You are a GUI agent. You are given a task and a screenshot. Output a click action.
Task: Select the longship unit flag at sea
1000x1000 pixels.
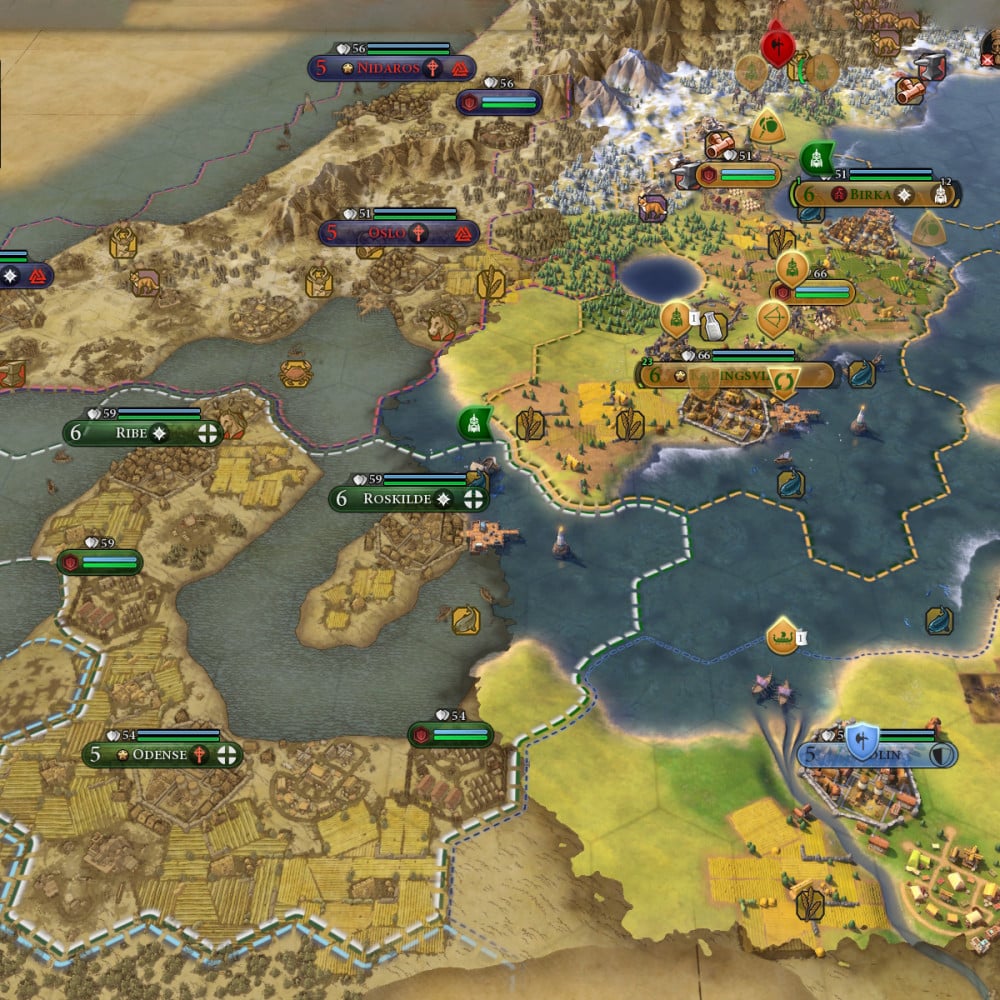(x=781, y=634)
